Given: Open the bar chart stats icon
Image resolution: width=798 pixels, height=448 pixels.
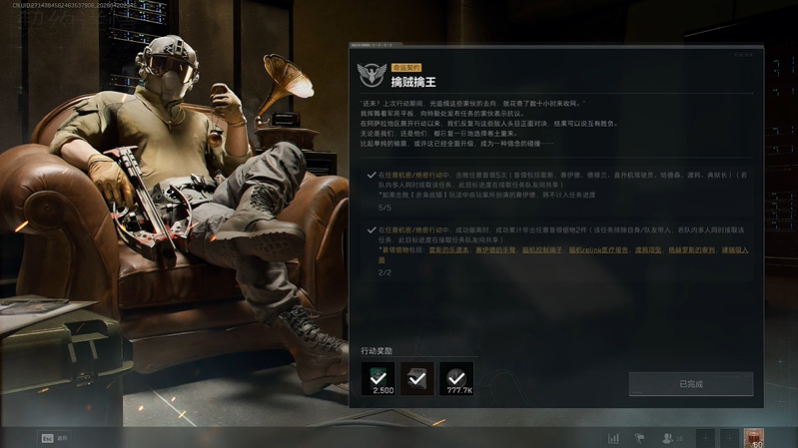Looking at the screenshot, I should pyautogui.click(x=614, y=438).
